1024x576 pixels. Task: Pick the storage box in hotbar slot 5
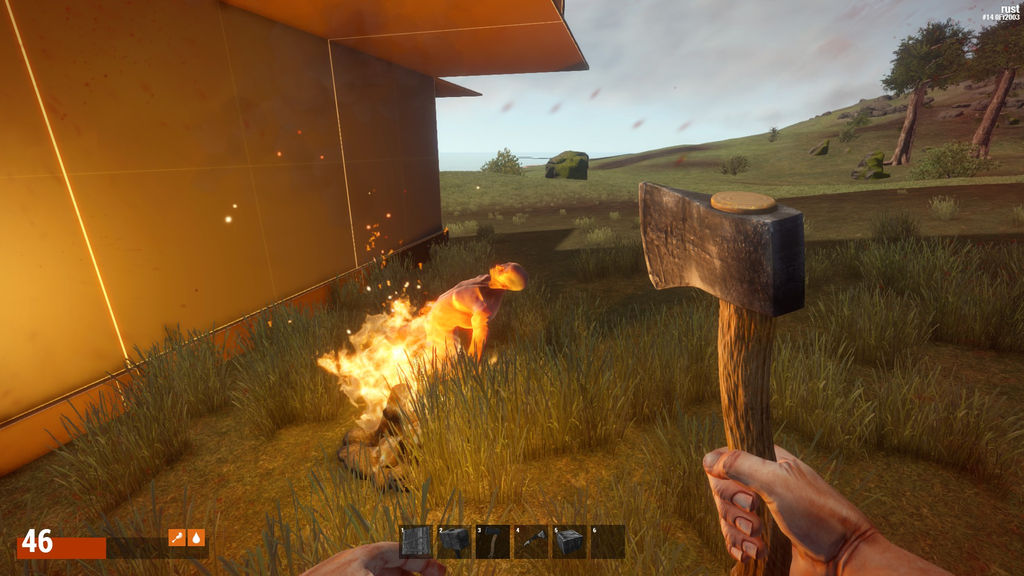tap(569, 541)
